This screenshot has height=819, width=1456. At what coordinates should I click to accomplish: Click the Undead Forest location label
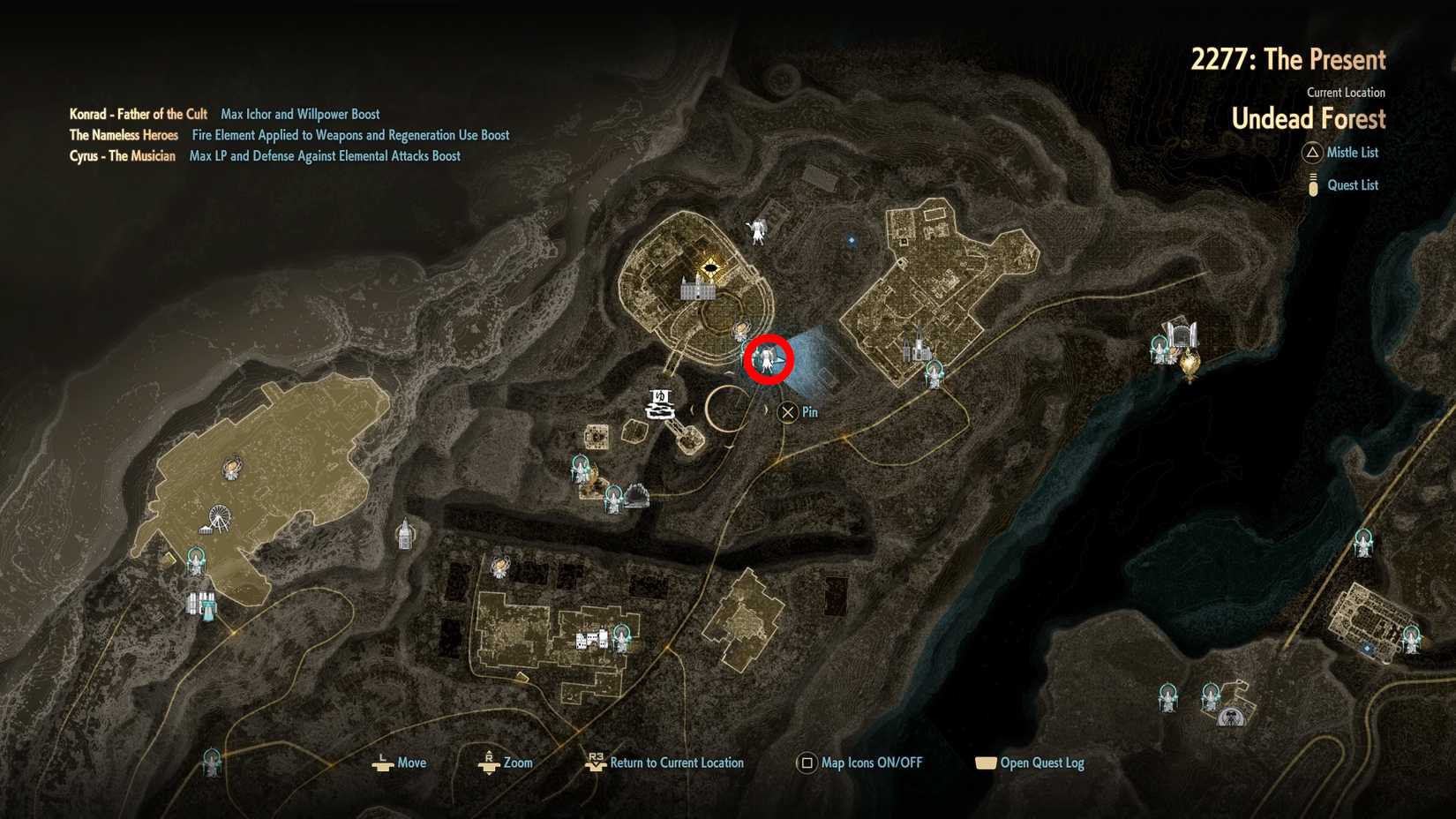(x=1309, y=118)
